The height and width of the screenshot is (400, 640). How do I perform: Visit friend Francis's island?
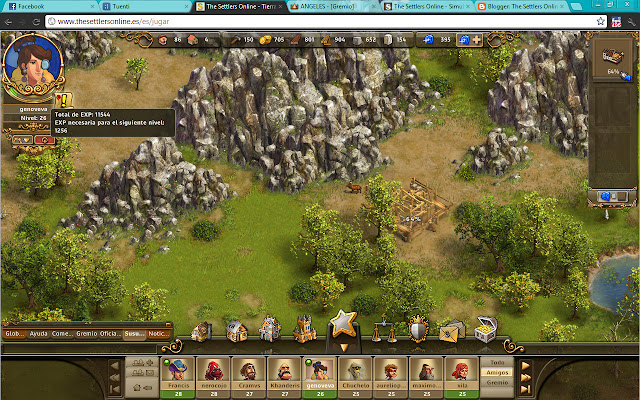(x=177, y=371)
